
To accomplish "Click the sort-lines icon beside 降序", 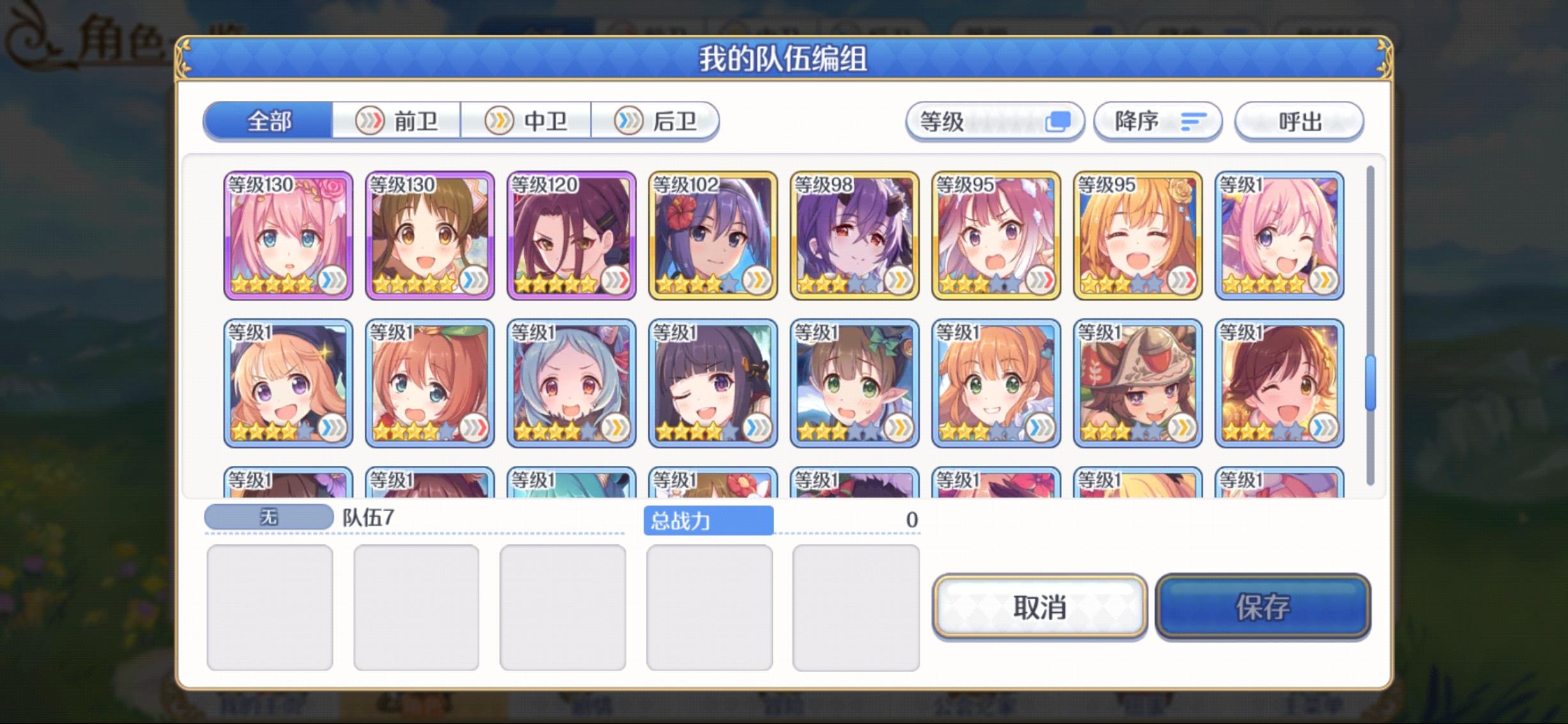I will (1193, 121).
